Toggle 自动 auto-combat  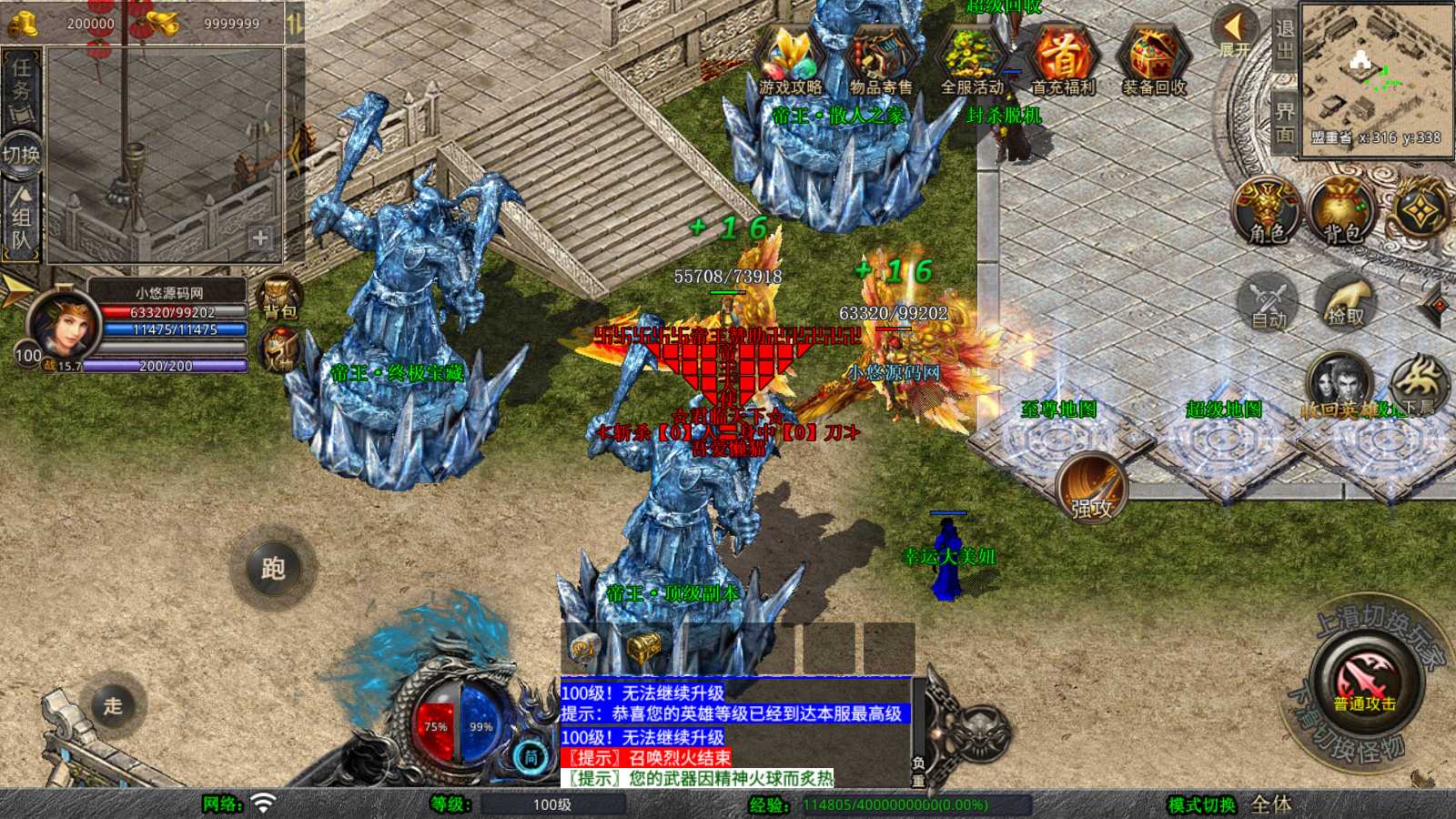pos(1269,302)
